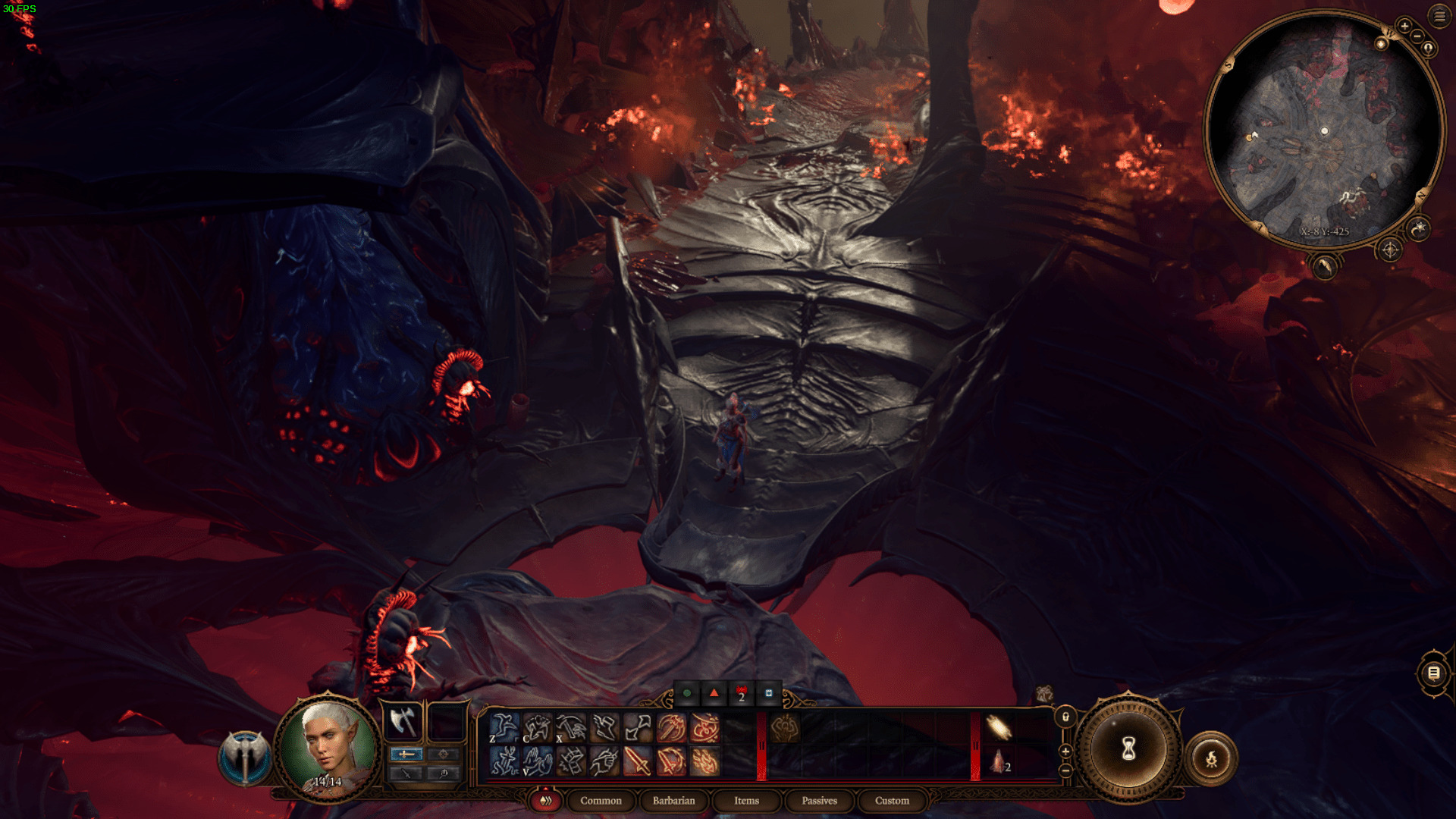Switch to the Common hotbar tab

pyautogui.click(x=601, y=801)
